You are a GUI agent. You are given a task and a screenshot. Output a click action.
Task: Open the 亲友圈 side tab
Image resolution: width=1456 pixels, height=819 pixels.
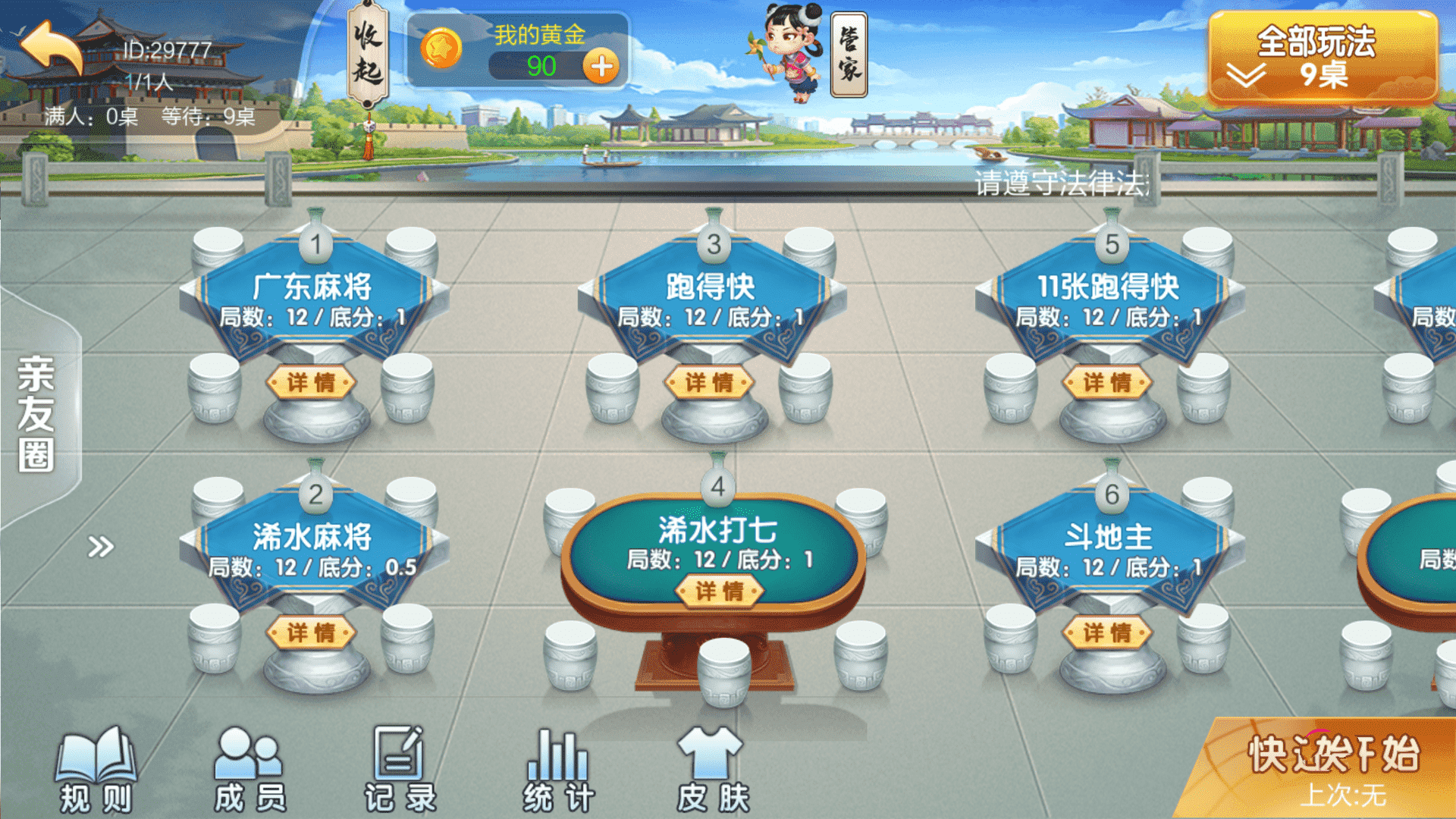36,413
